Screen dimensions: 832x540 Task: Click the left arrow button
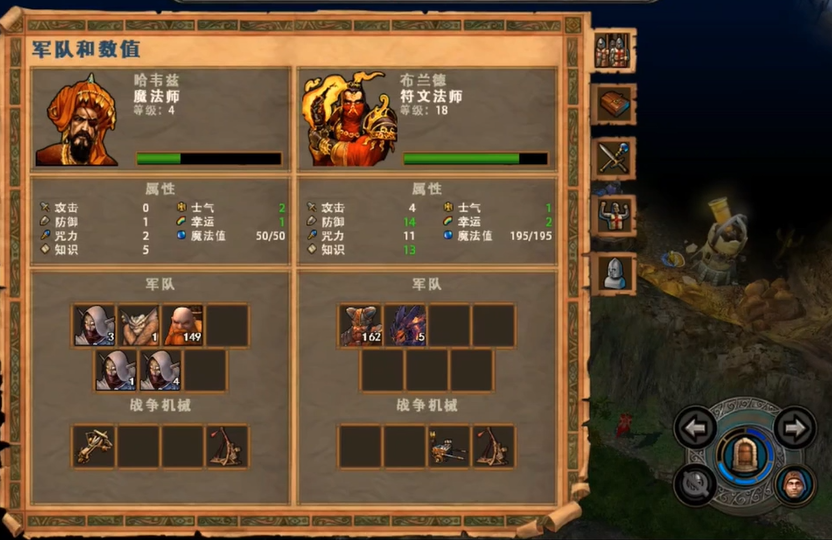tap(695, 428)
